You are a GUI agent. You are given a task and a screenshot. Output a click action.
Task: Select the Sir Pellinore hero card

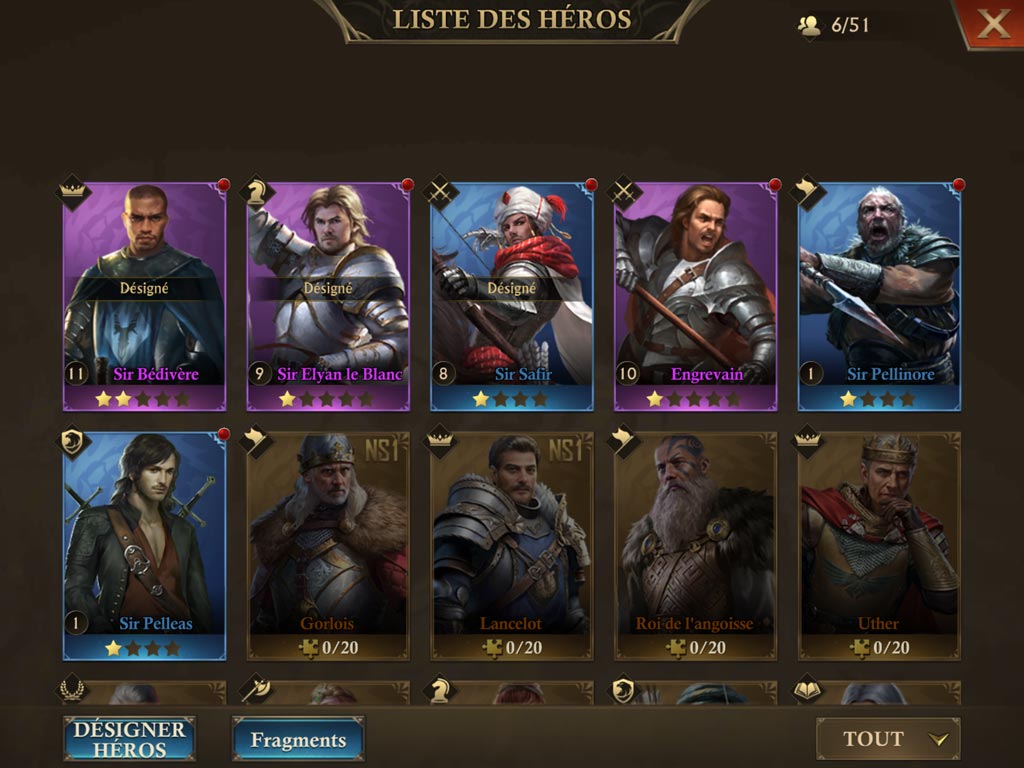(x=879, y=295)
